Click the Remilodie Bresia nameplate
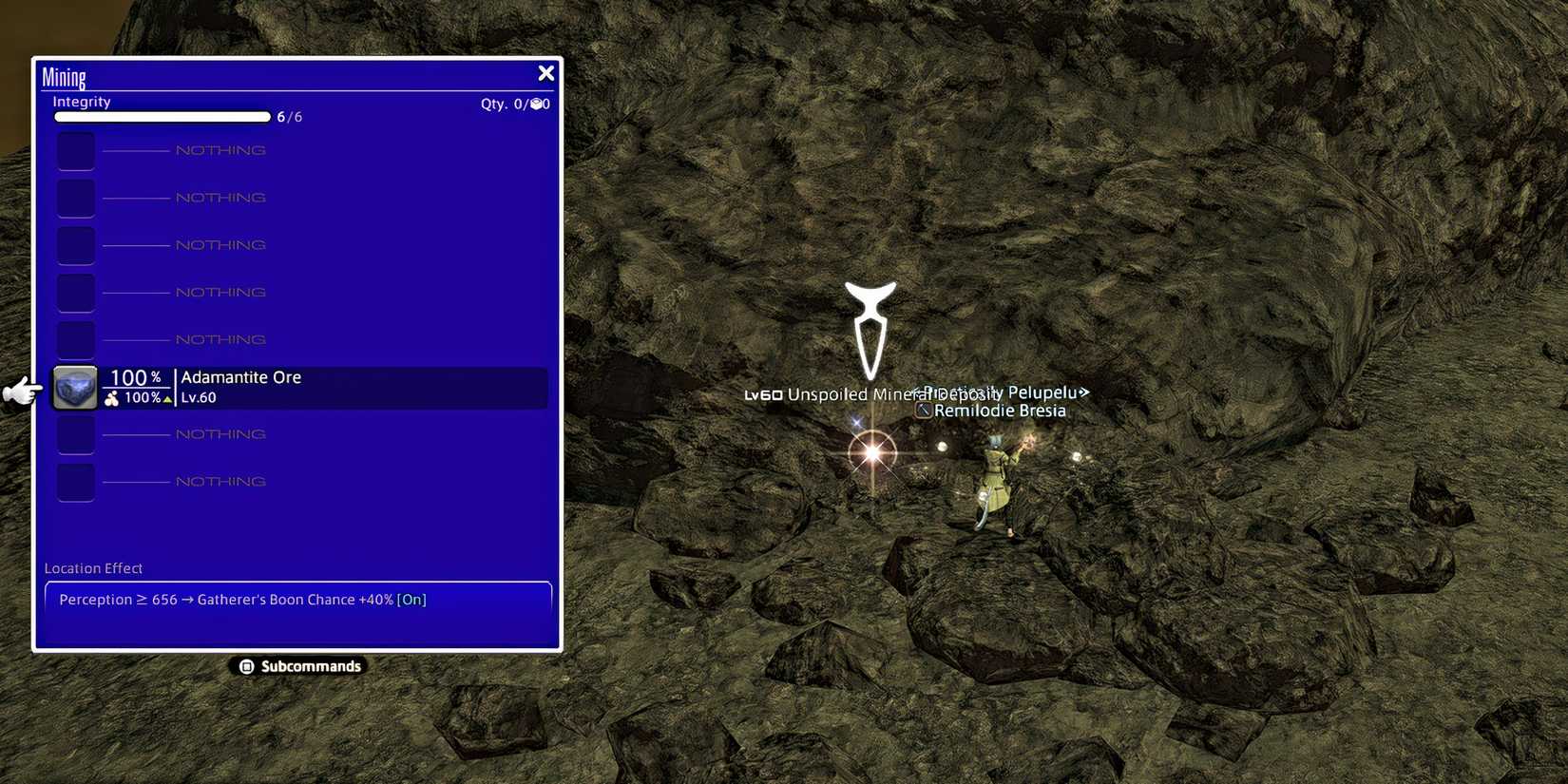Viewport: 1568px width, 784px height. pos(999,410)
